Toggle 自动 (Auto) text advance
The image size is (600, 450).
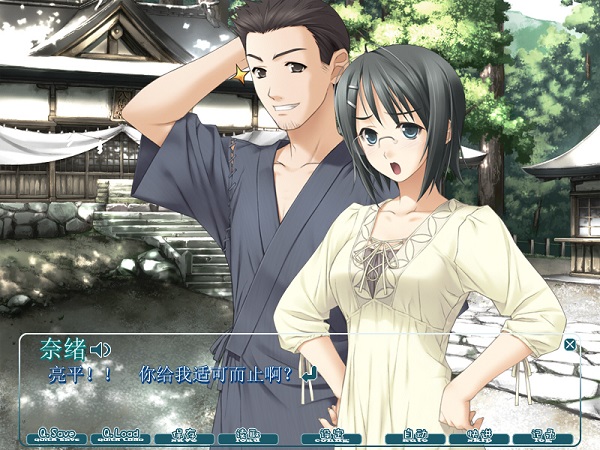pos(415,436)
